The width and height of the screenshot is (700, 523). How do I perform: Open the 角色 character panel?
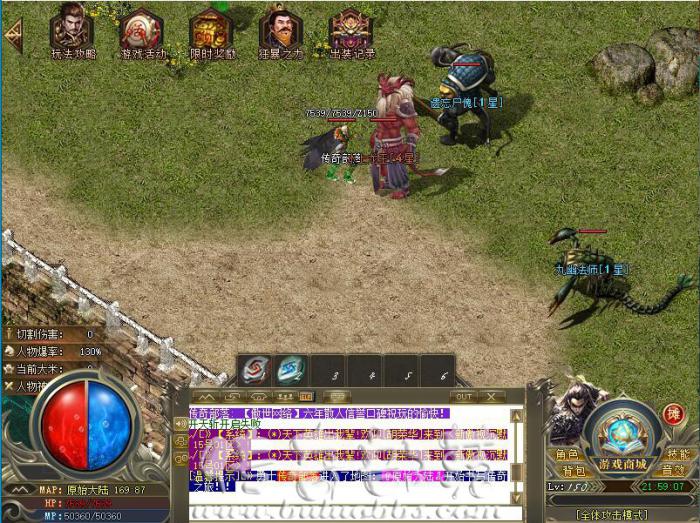point(567,454)
